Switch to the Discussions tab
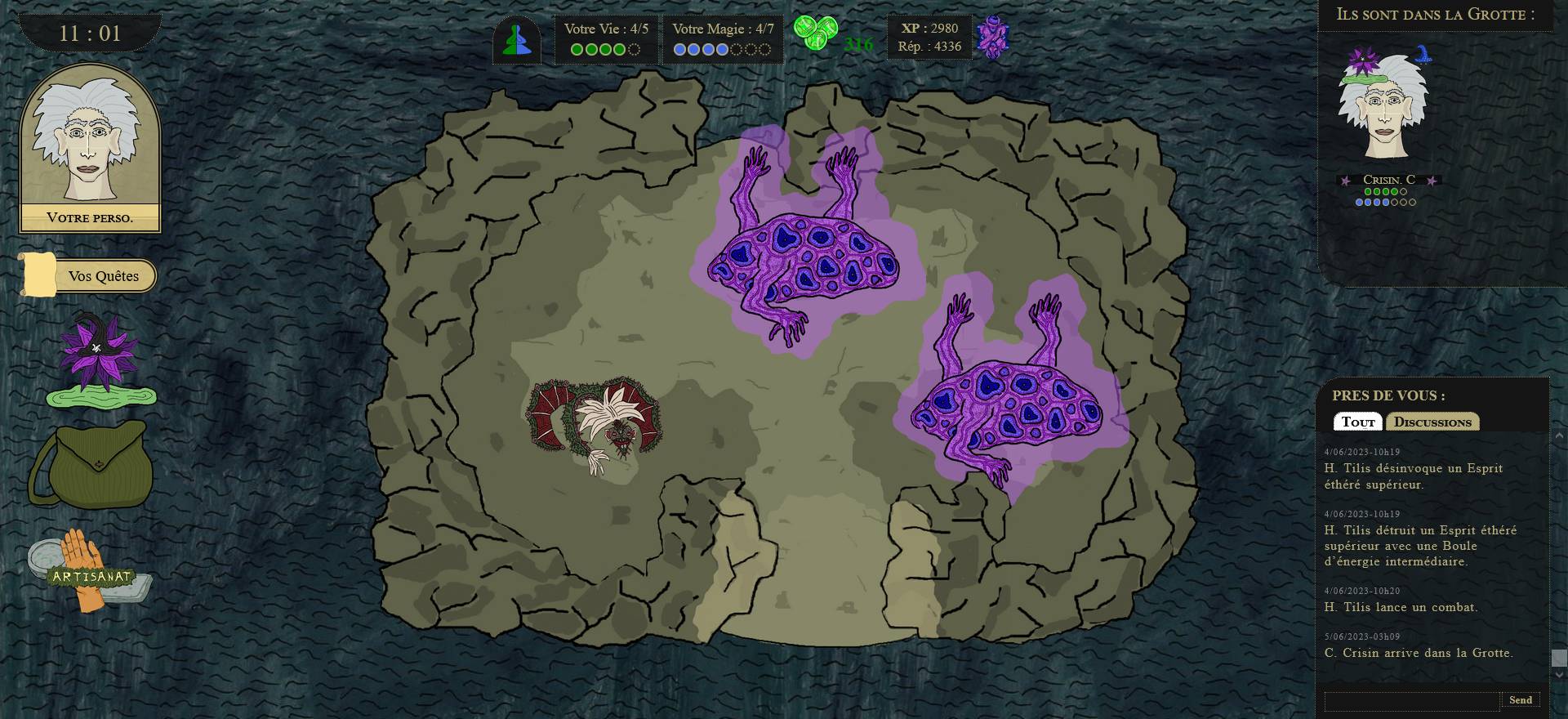 (x=1434, y=422)
